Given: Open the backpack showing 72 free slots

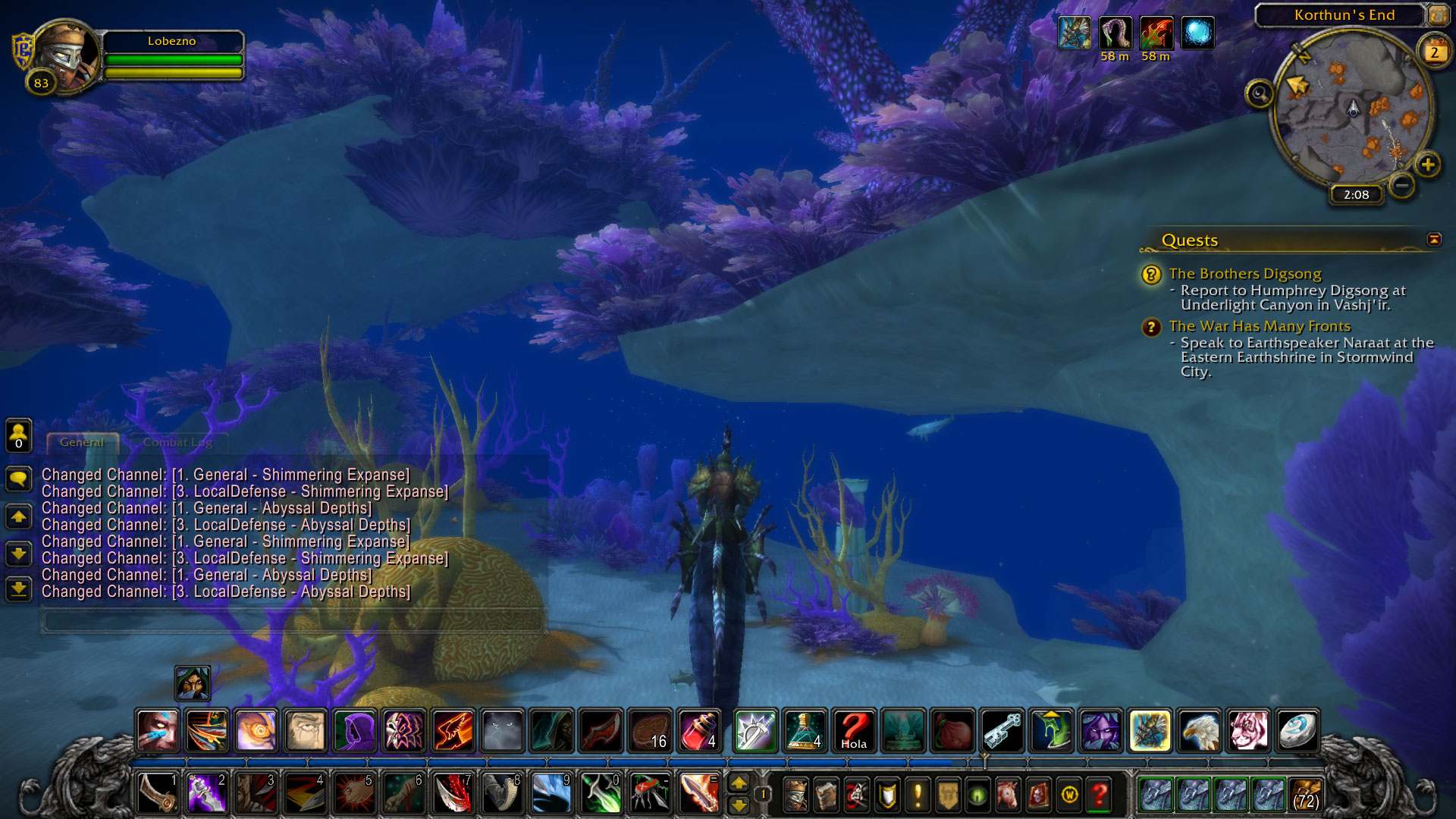Looking at the screenshot, I should point(1305,795).
